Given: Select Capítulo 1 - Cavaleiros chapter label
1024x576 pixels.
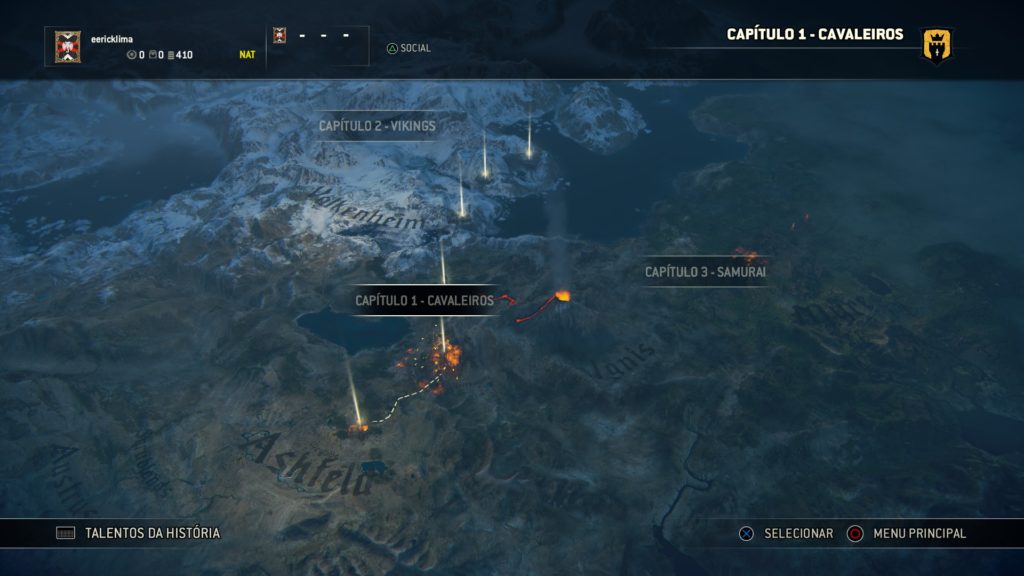Looking at the screenshot, I should tap(424, 300).
